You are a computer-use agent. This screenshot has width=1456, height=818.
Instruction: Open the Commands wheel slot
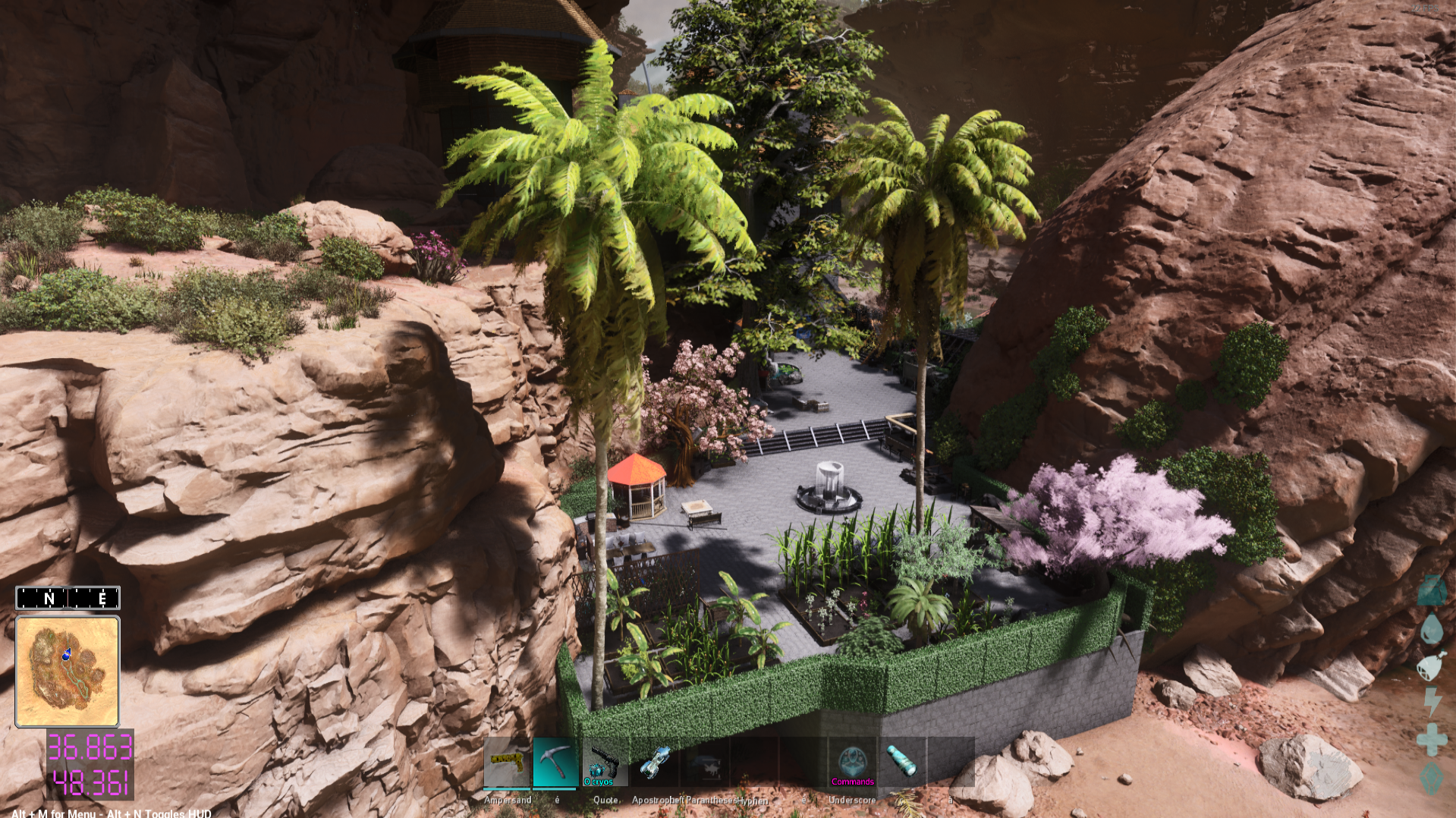tap(852, 762)
